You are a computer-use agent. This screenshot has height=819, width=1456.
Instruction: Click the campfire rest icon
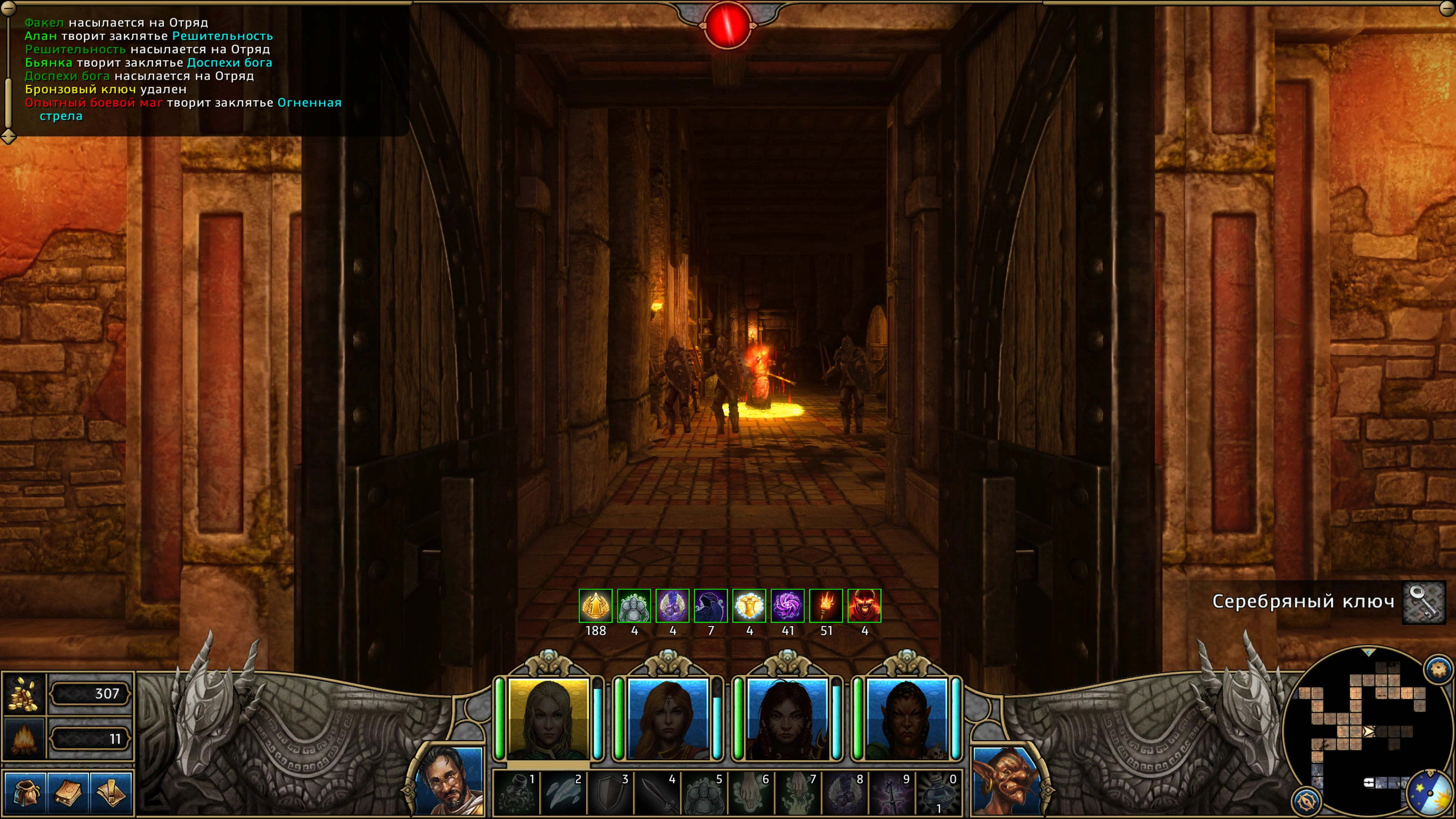[24, 739]
